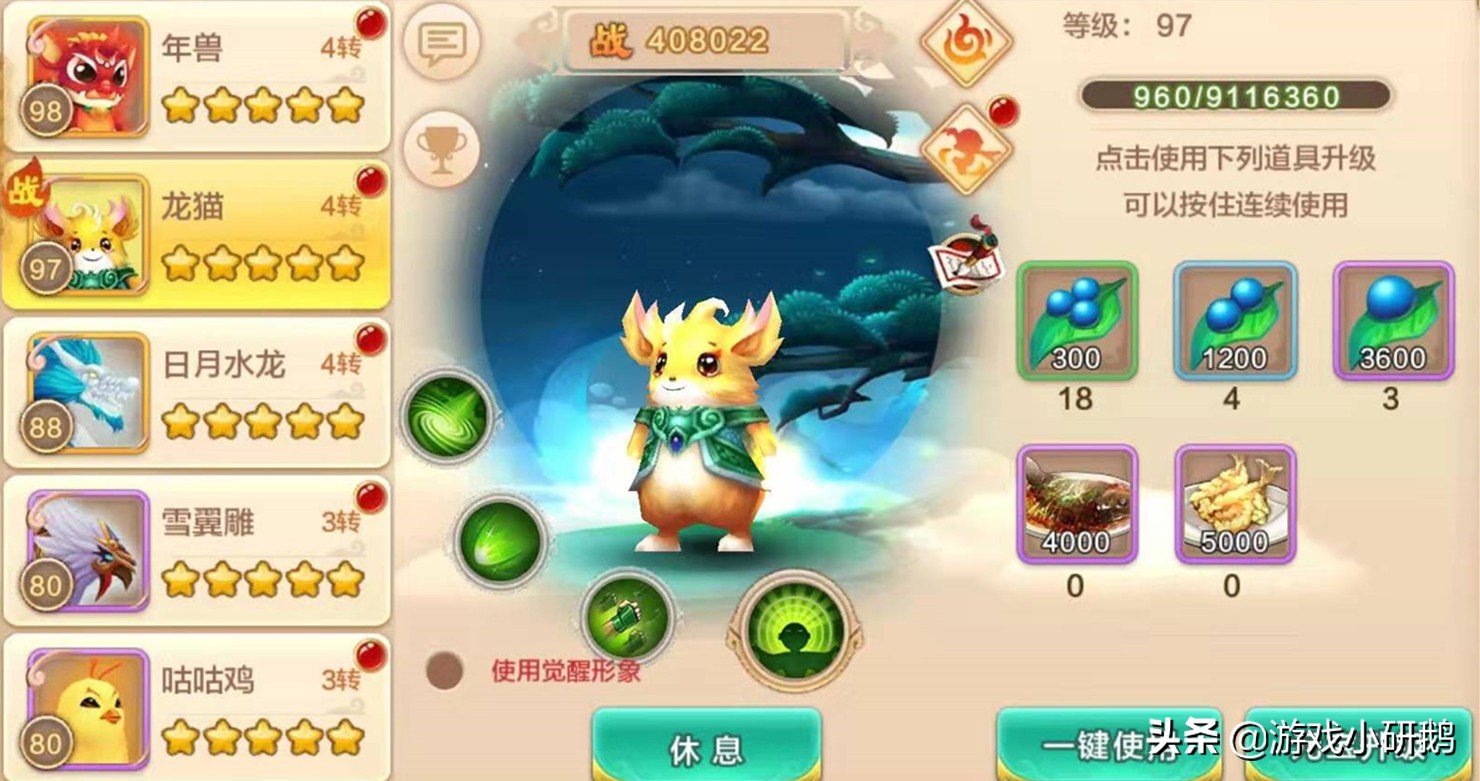Select the 龙猫 pet in the list
The height and width of the screenshot is (781, 1480).
tap(197, 232)
